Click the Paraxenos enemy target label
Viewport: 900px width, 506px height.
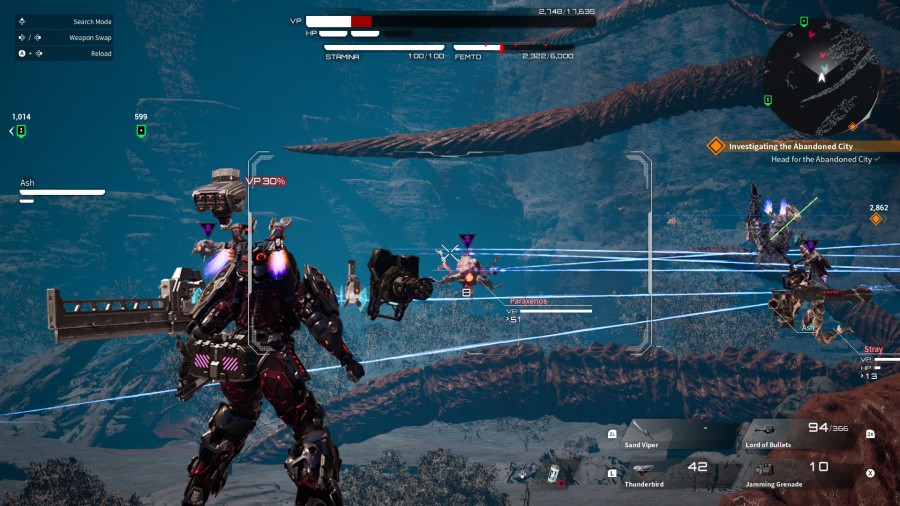pos(529,301)
